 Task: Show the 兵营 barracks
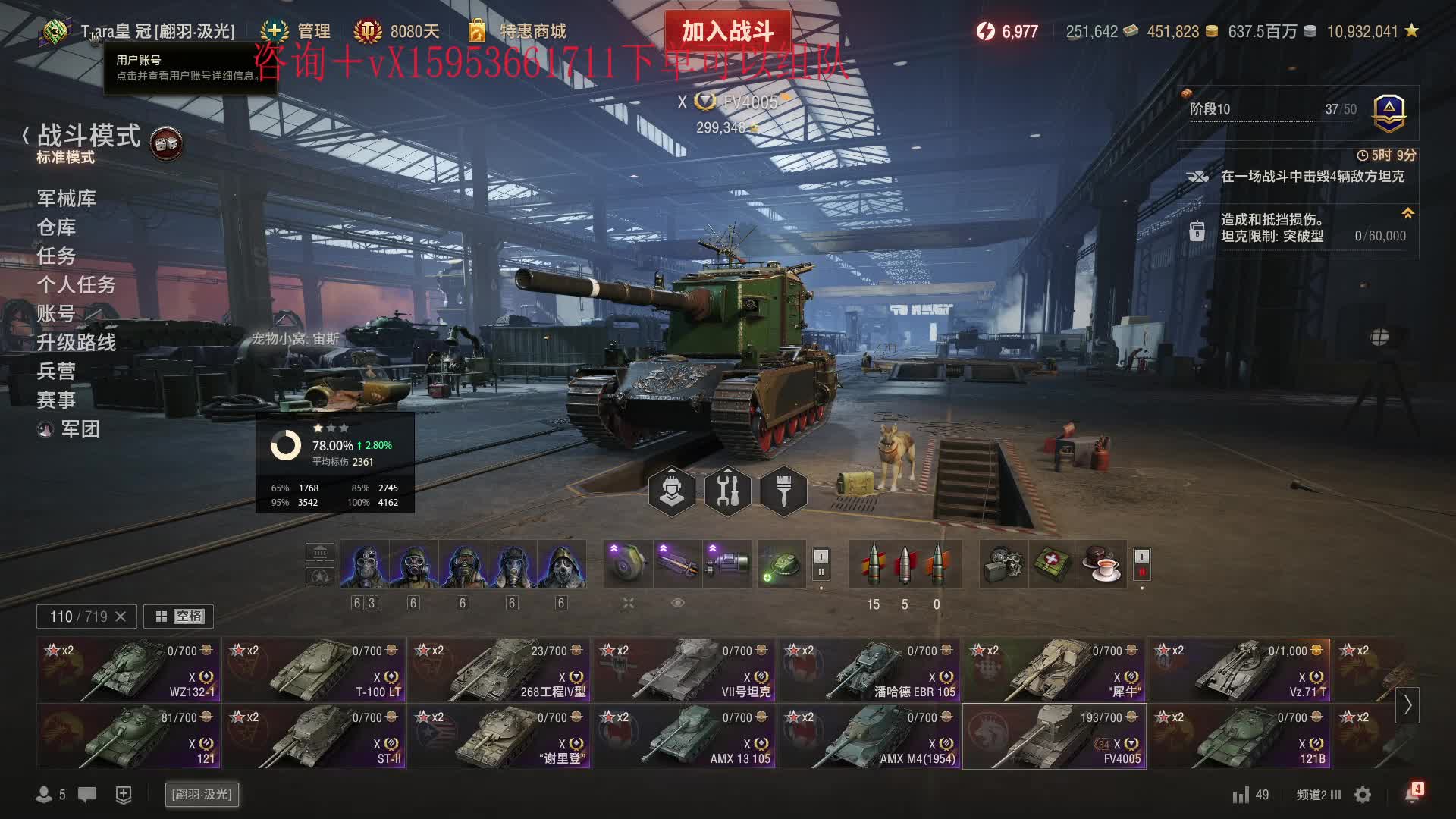tap(57, 372)
